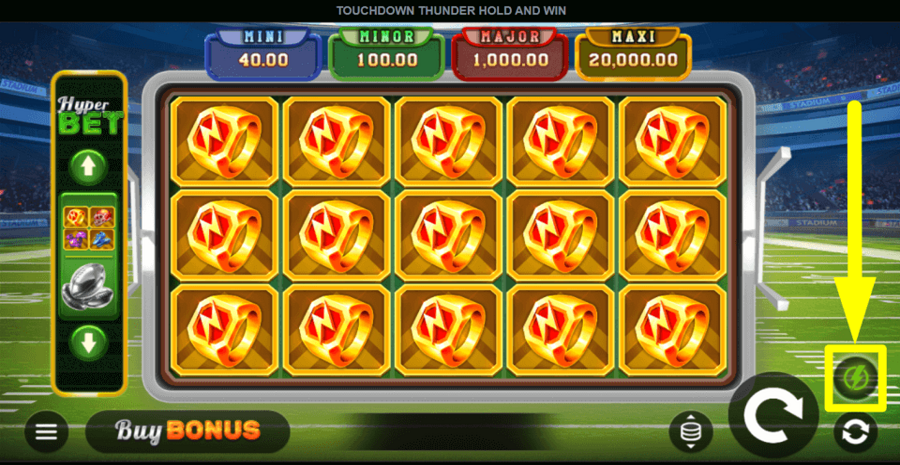Screen dimensions: 900x465
Task: Increase Hyper Bet with the up arrow
Action: tap(89, 166)
